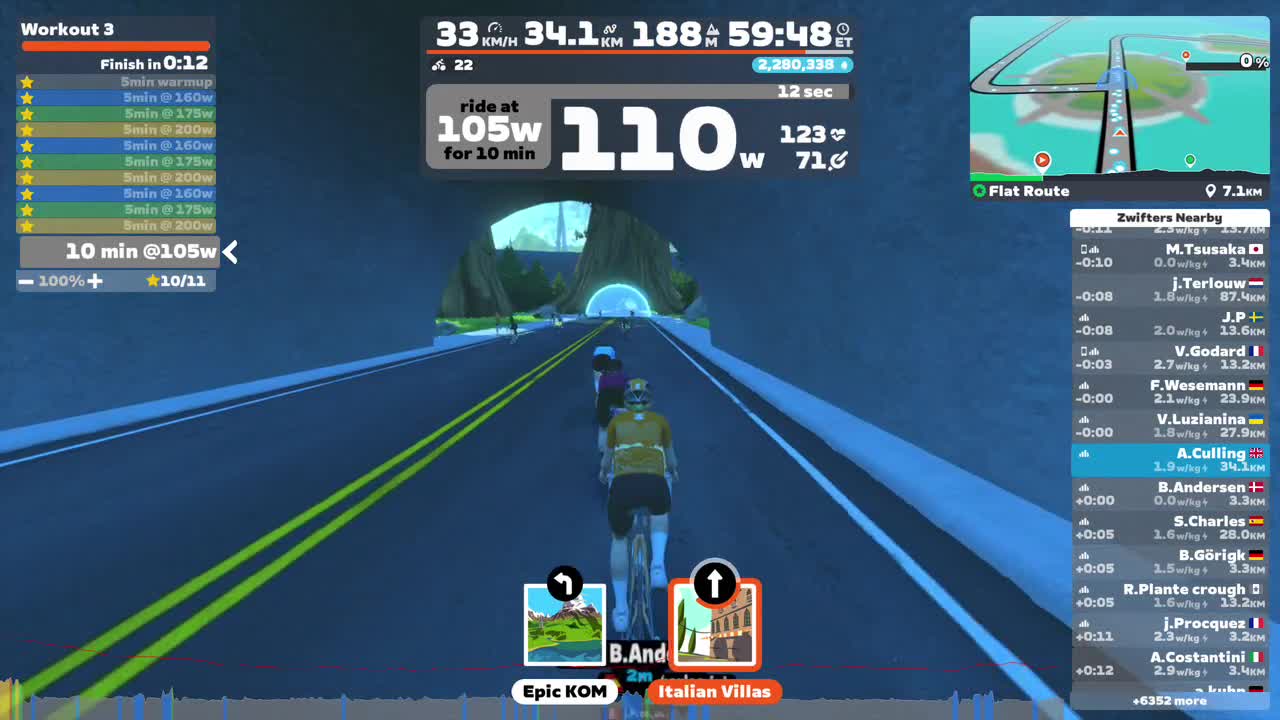This screenshot has height=720, width=1280.
Task: Collapse the workout panel using the left chevron
Action: [230, 252]
